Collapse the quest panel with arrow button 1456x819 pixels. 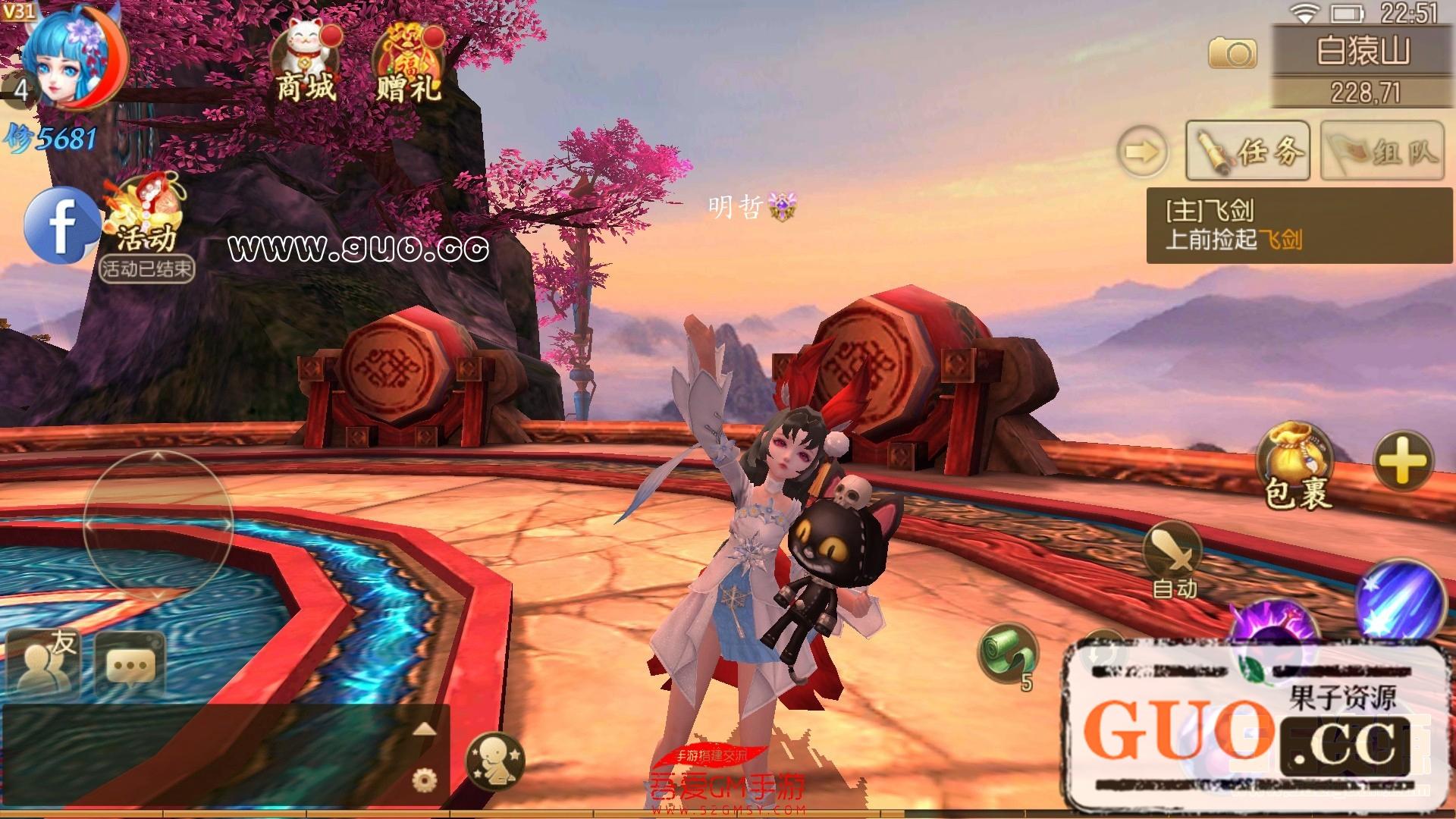coord(1142,152)
